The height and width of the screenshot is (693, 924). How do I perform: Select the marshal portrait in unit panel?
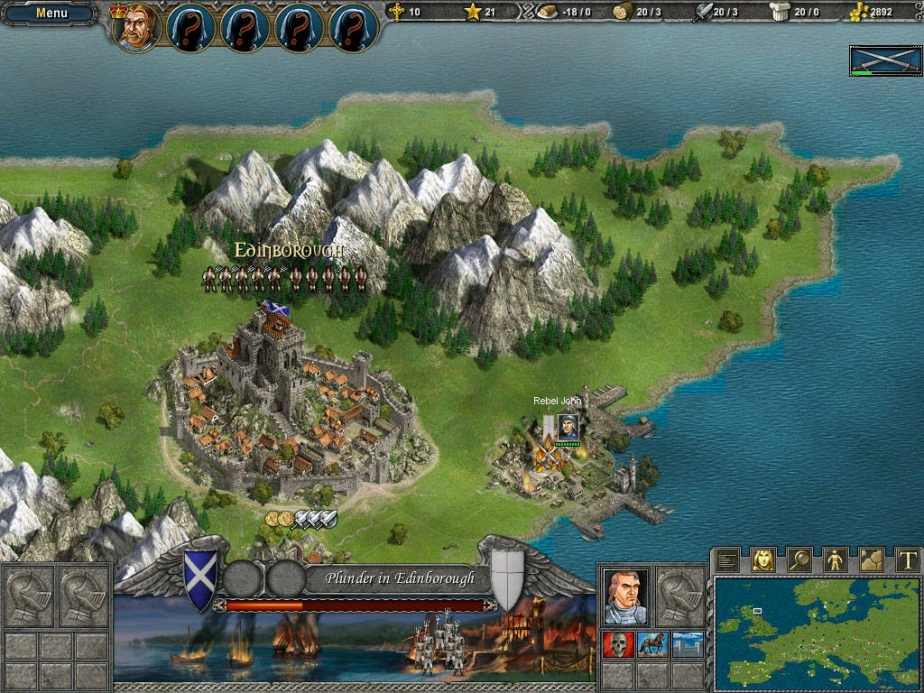click(x=626, y=596)
